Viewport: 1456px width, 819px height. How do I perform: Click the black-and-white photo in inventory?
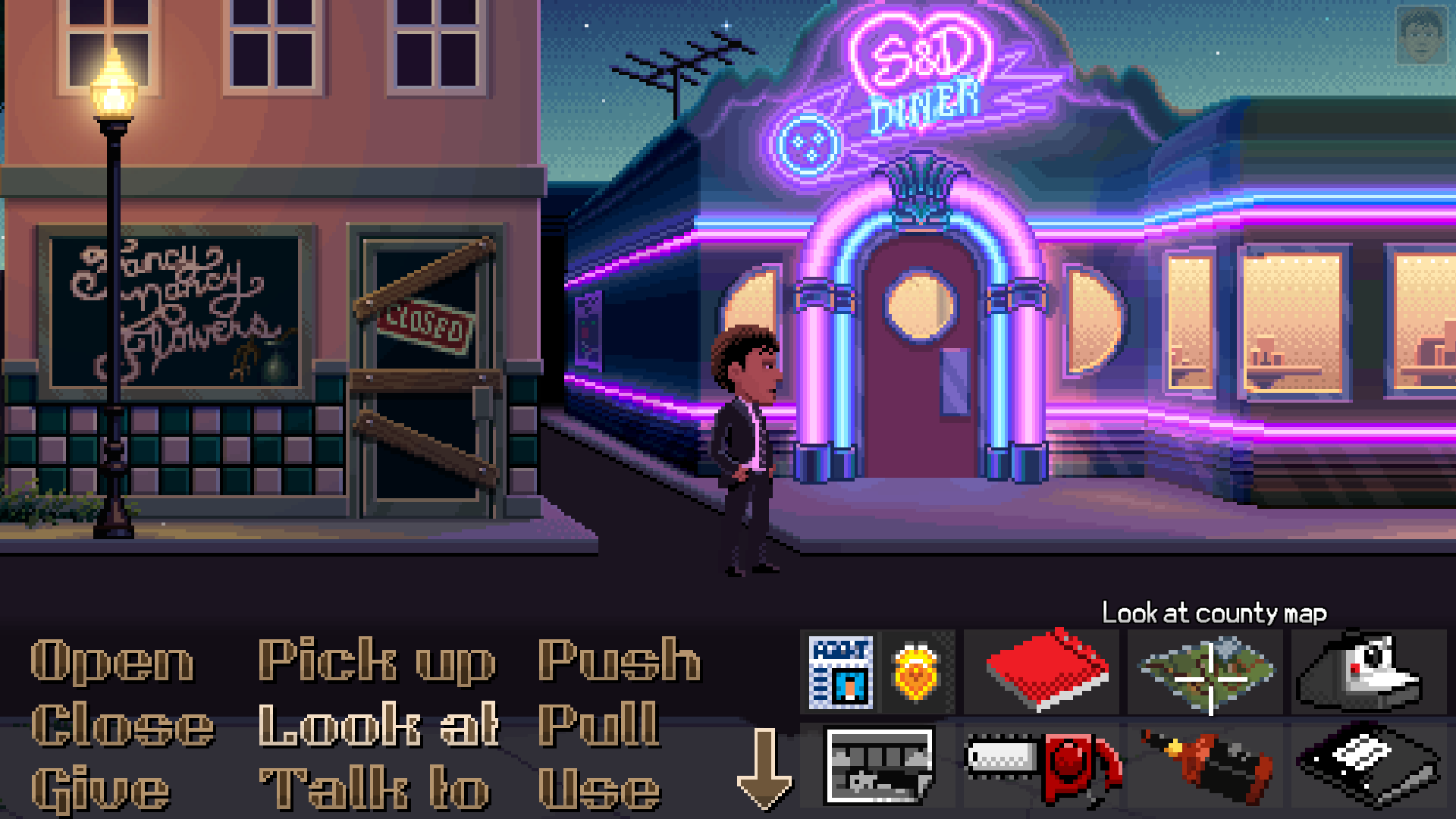(x=880, y=764)
